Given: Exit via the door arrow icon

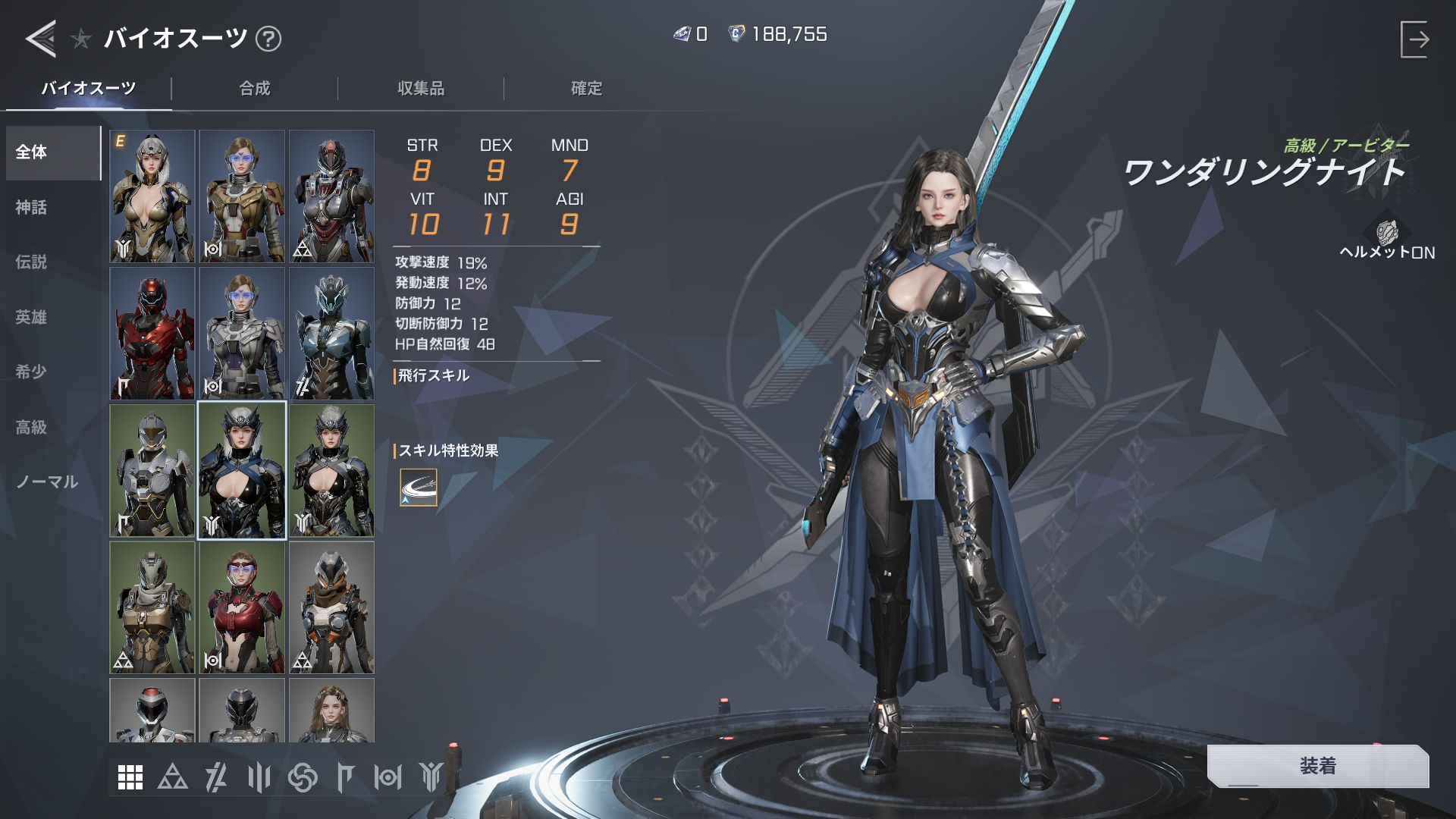Looking at the screenshot, I should (1414, 39).
